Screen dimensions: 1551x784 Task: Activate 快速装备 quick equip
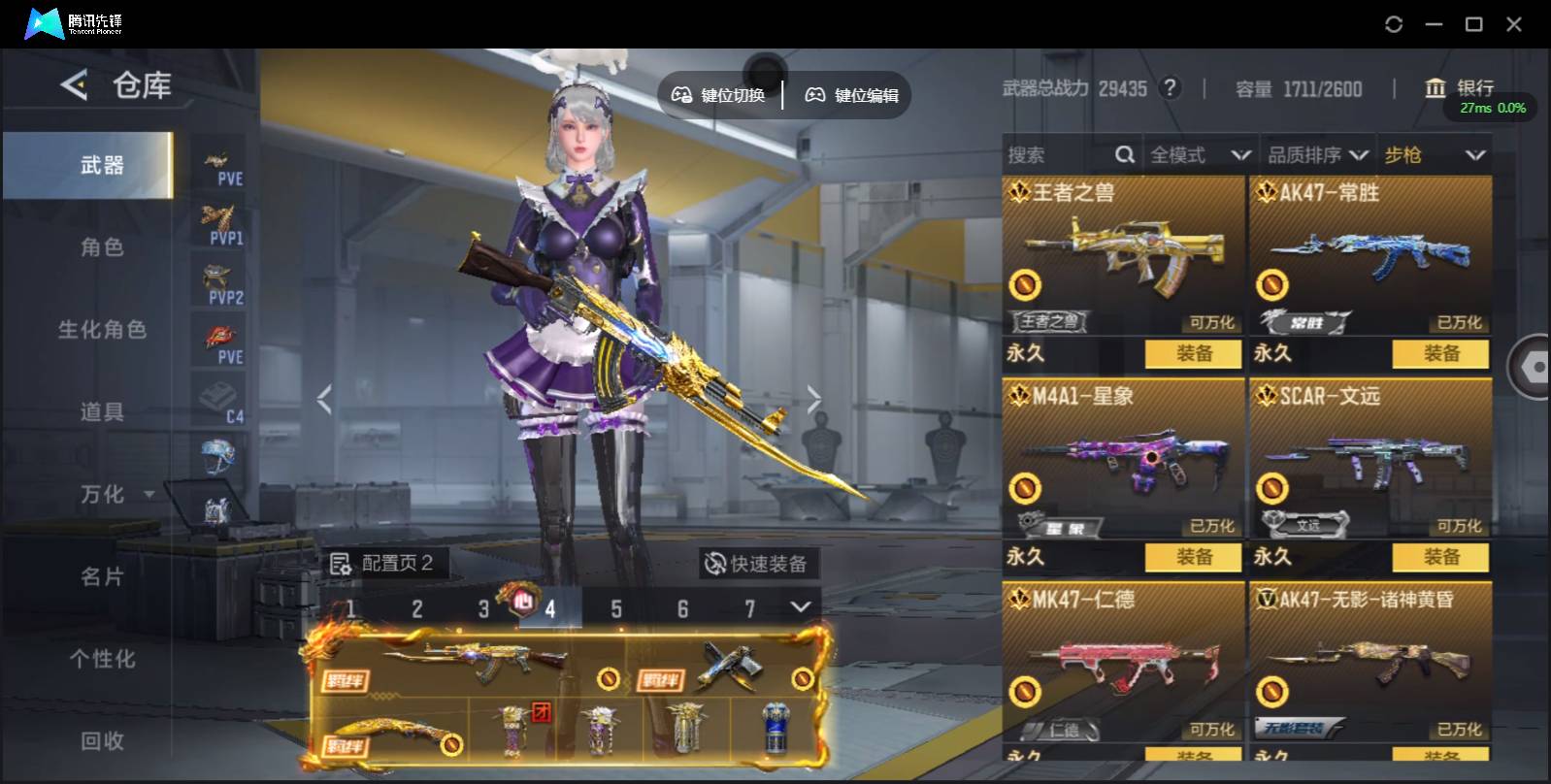click(x=756, y=564)
